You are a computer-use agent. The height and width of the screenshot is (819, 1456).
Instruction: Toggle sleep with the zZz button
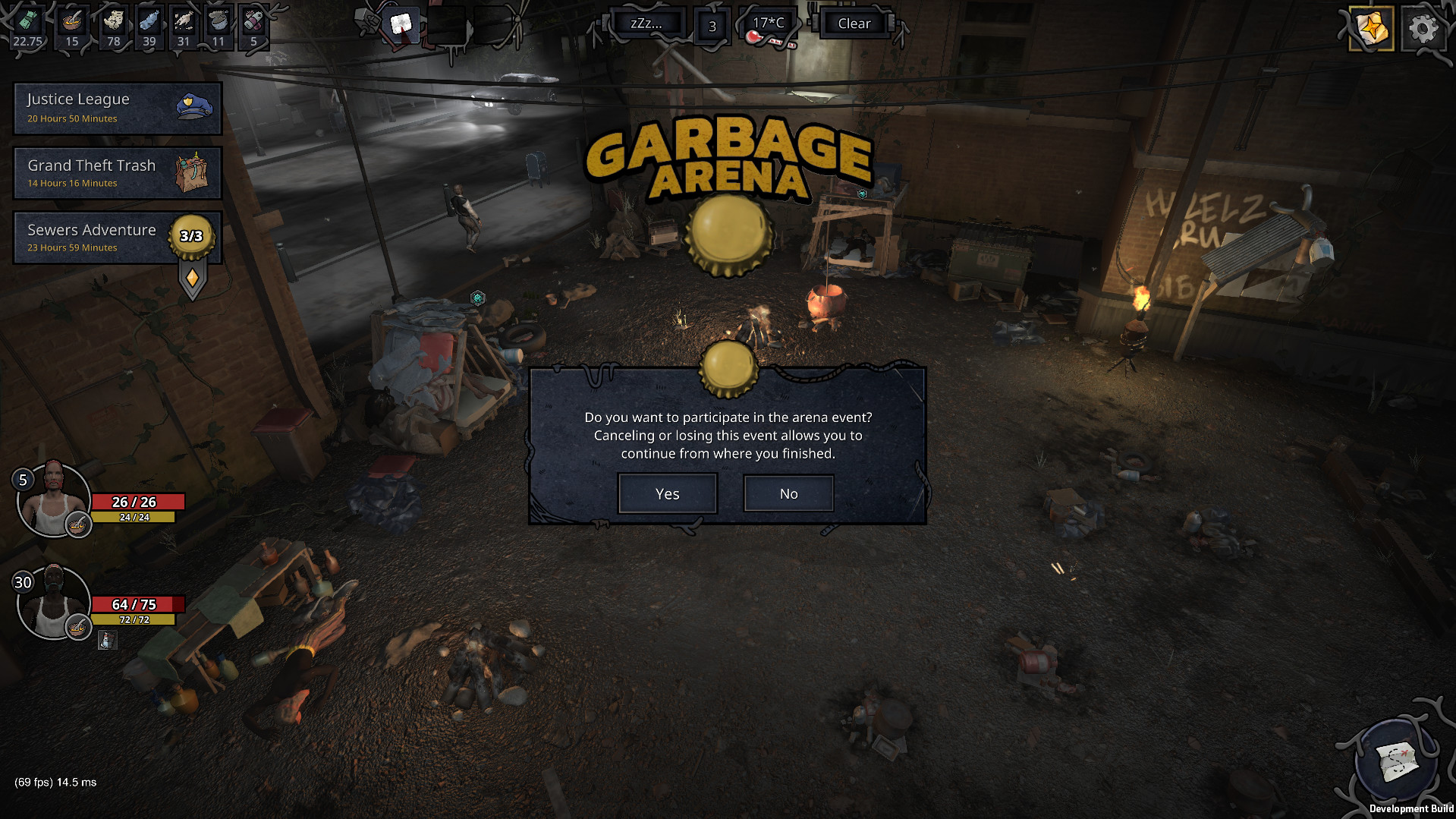(647, 23)
